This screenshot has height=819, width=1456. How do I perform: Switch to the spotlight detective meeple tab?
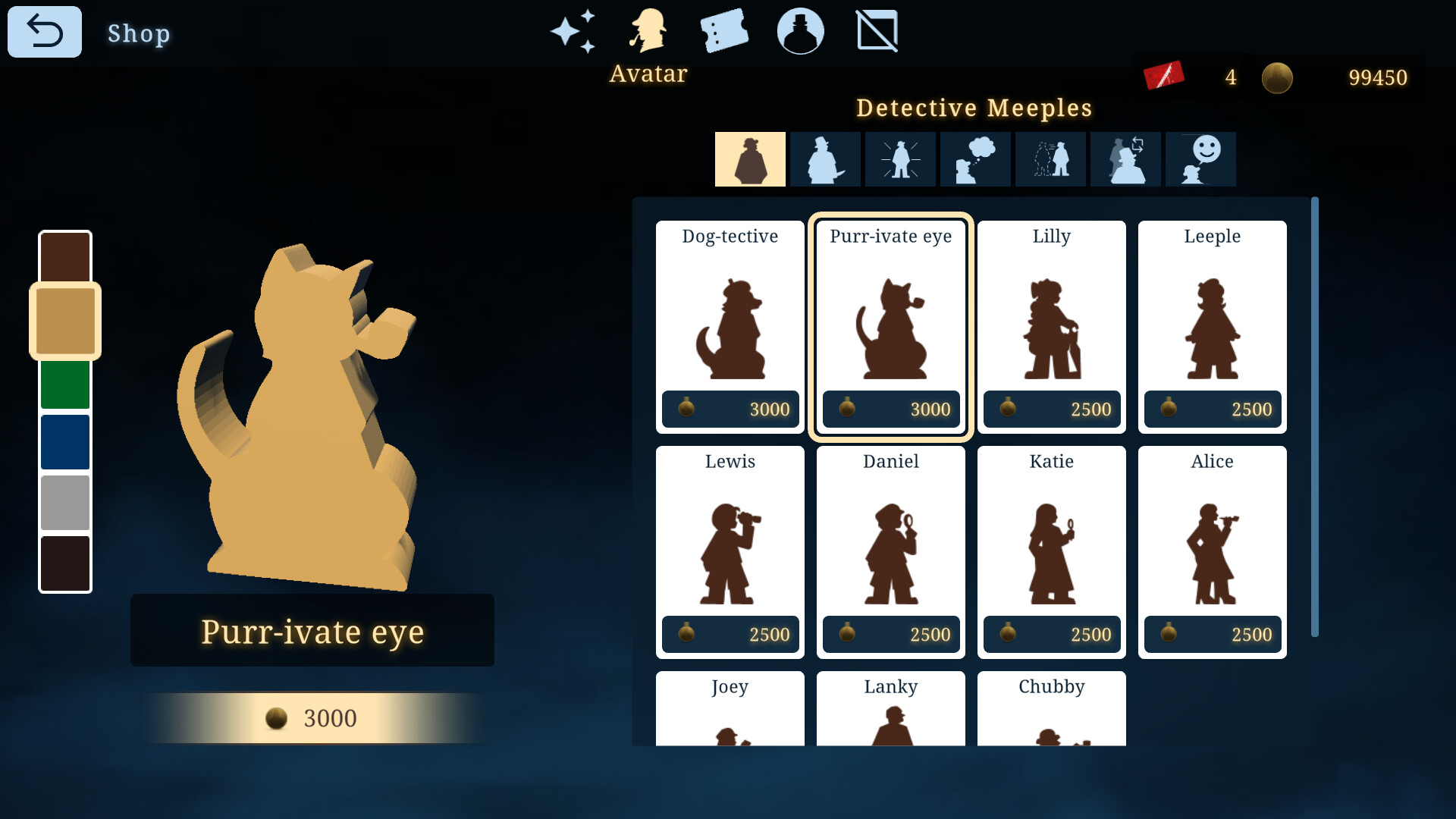click(900, 158)
